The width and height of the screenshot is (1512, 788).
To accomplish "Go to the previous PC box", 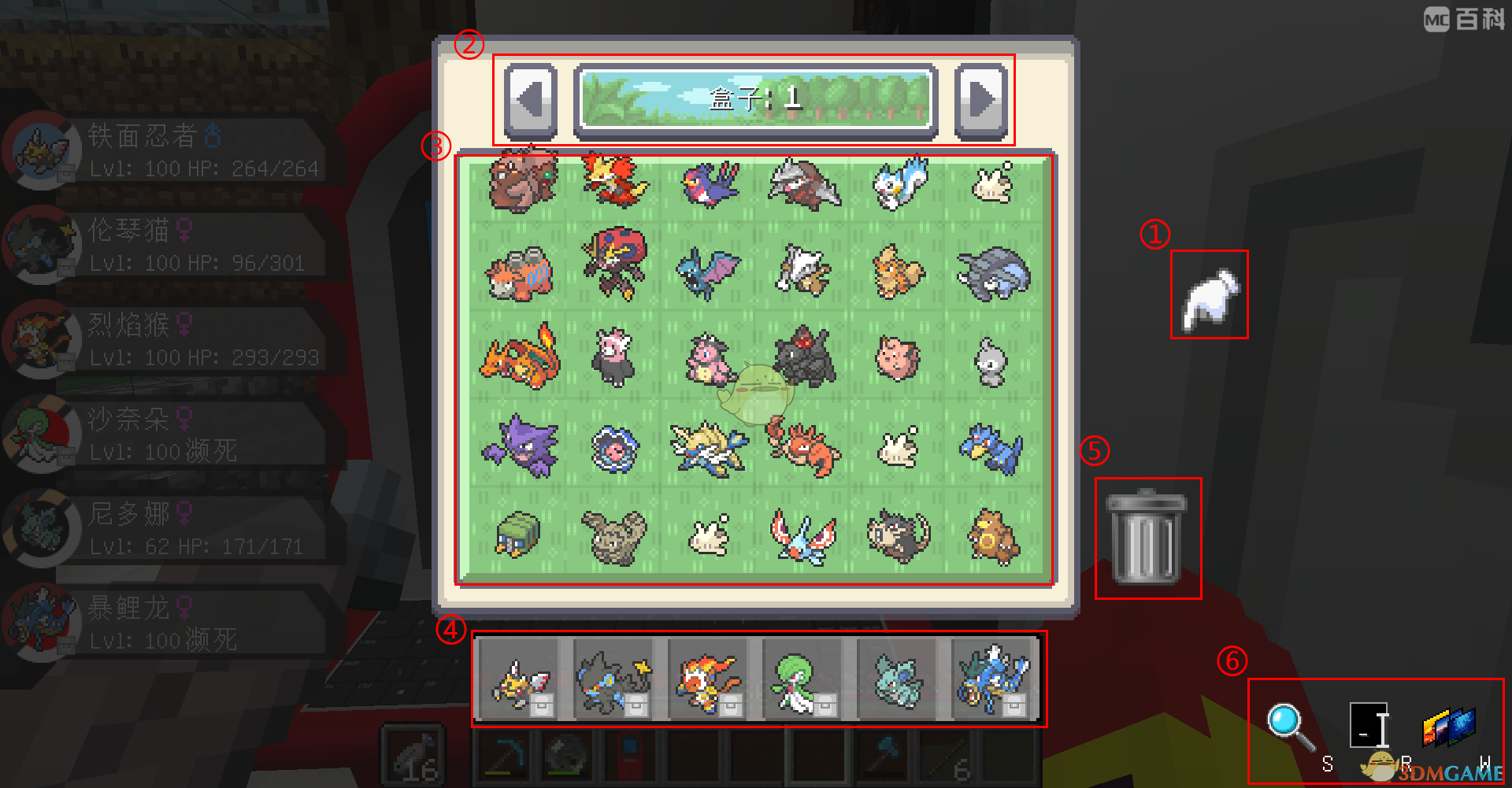I will click(530, 100).
